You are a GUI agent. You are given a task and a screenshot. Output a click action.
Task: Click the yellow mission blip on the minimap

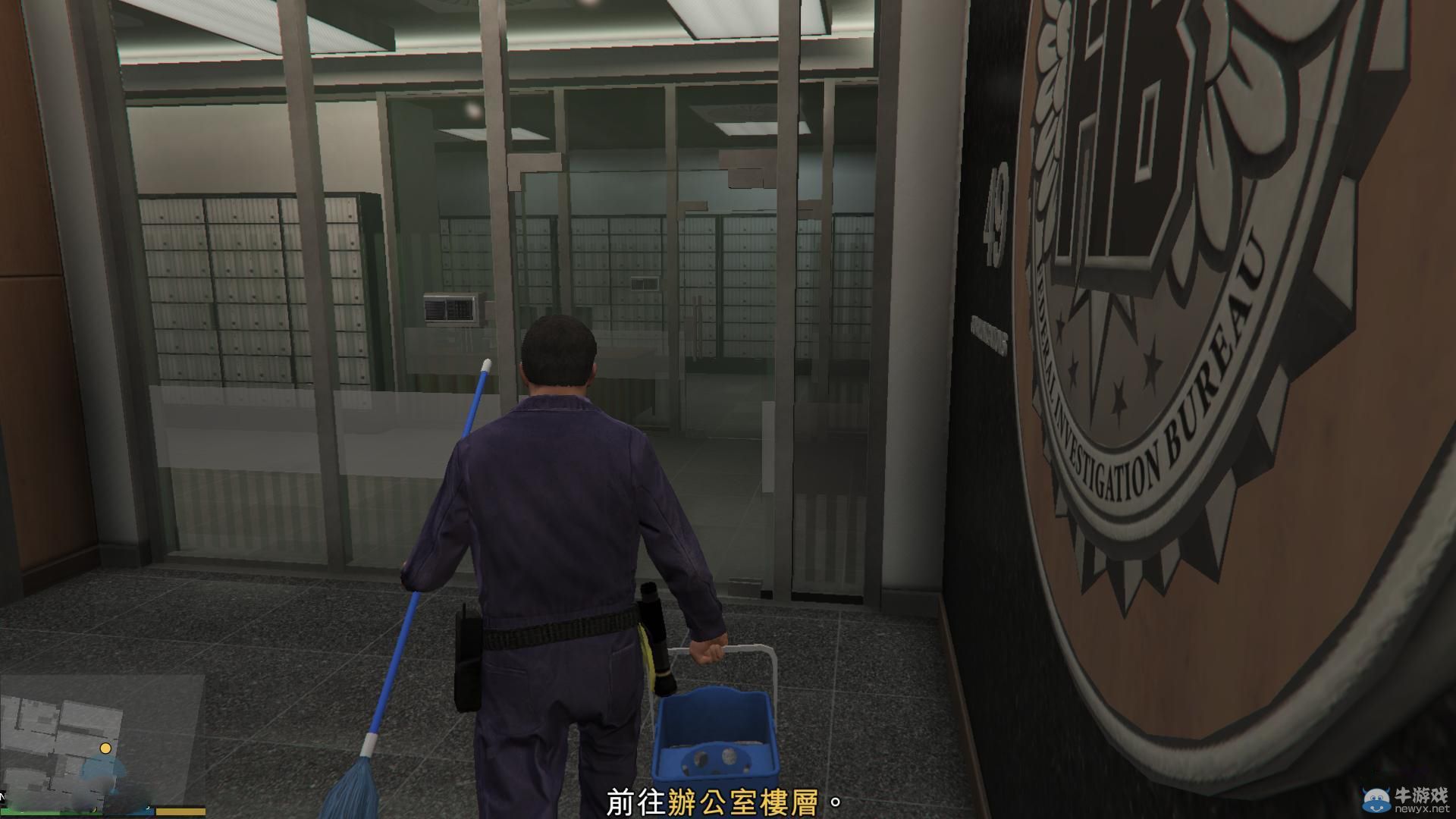coord(105,748)
